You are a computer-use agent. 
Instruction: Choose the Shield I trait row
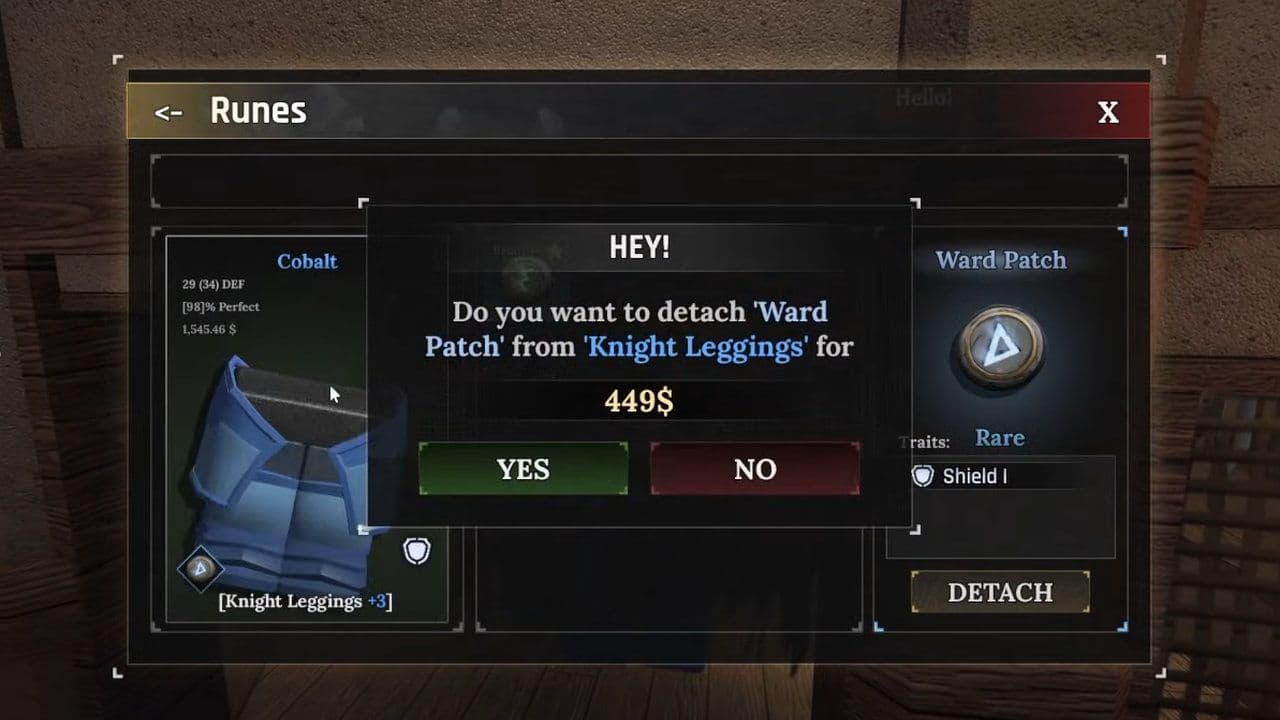1000,476
